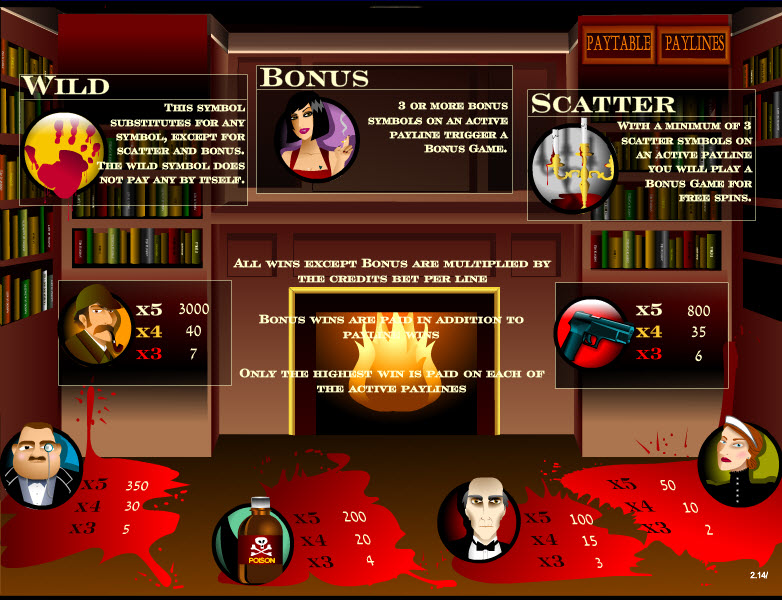Open the Paylines tab
Image resolution: width=782 pixels, height=600 pixels.
[x=692, y=44]
